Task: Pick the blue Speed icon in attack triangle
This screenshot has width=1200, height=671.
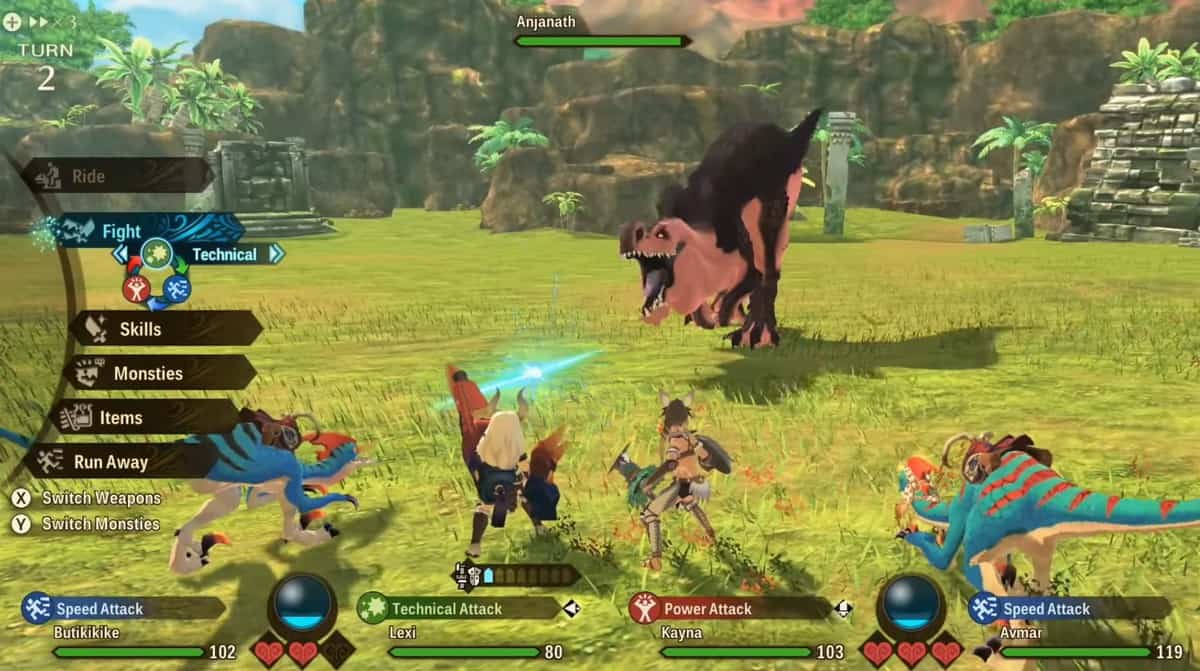Action: (x=177, y=290)
